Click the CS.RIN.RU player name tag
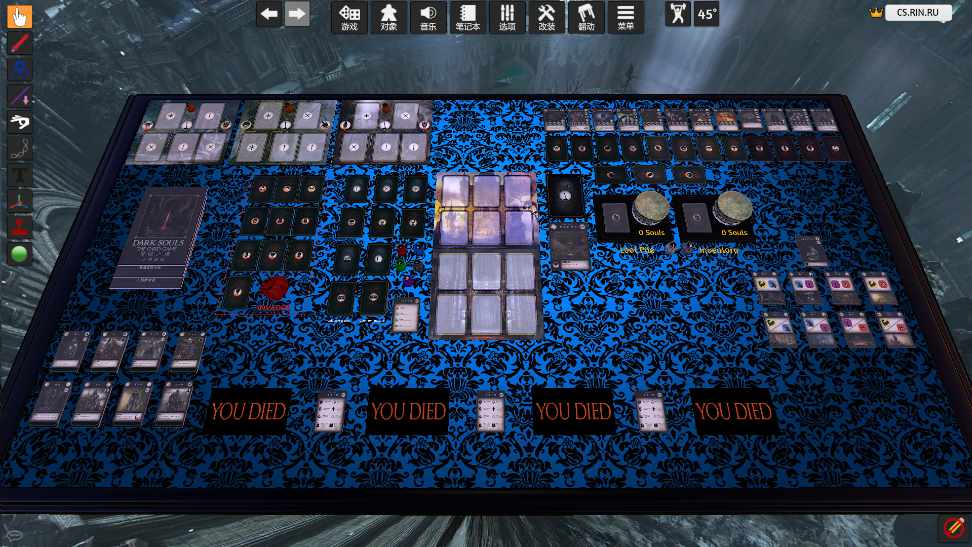 pyautogui.click(x=917, y=14)
